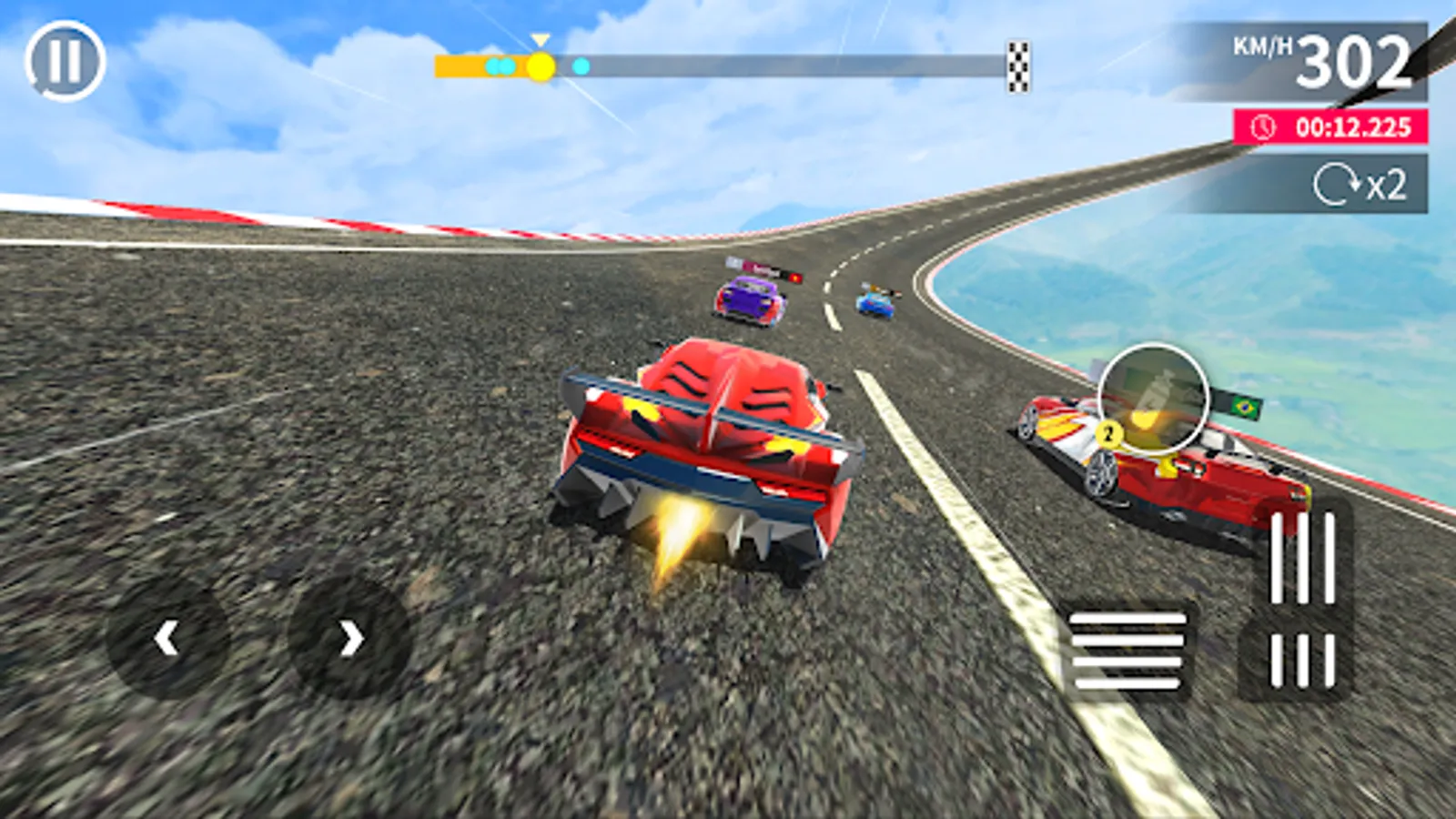Tap the yellow marker above the progress bar
The width and height of the screenshot is (1456, 819).
tap(541, 40)
